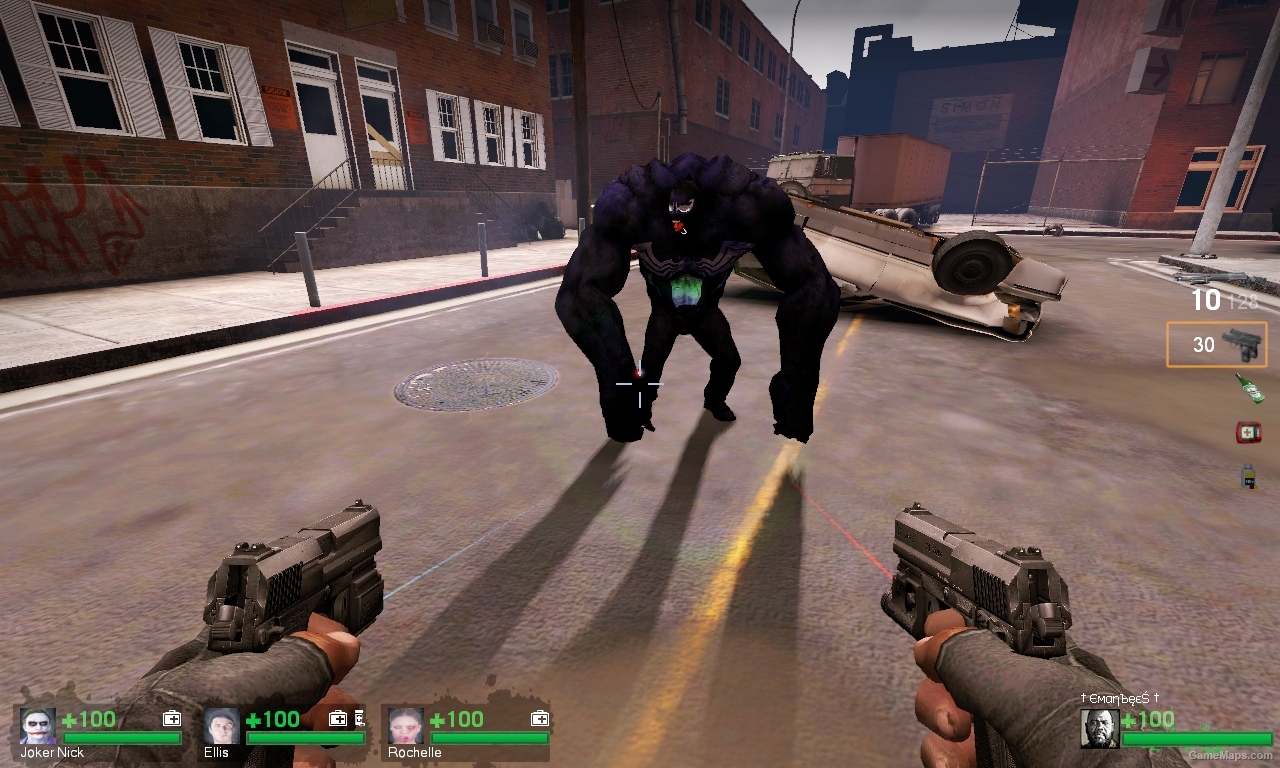Screen dimensions: 1280x768
Task: Click the first aid kit icon in the sidebar
Action: pyautogui.click(x=1250, y=431)
